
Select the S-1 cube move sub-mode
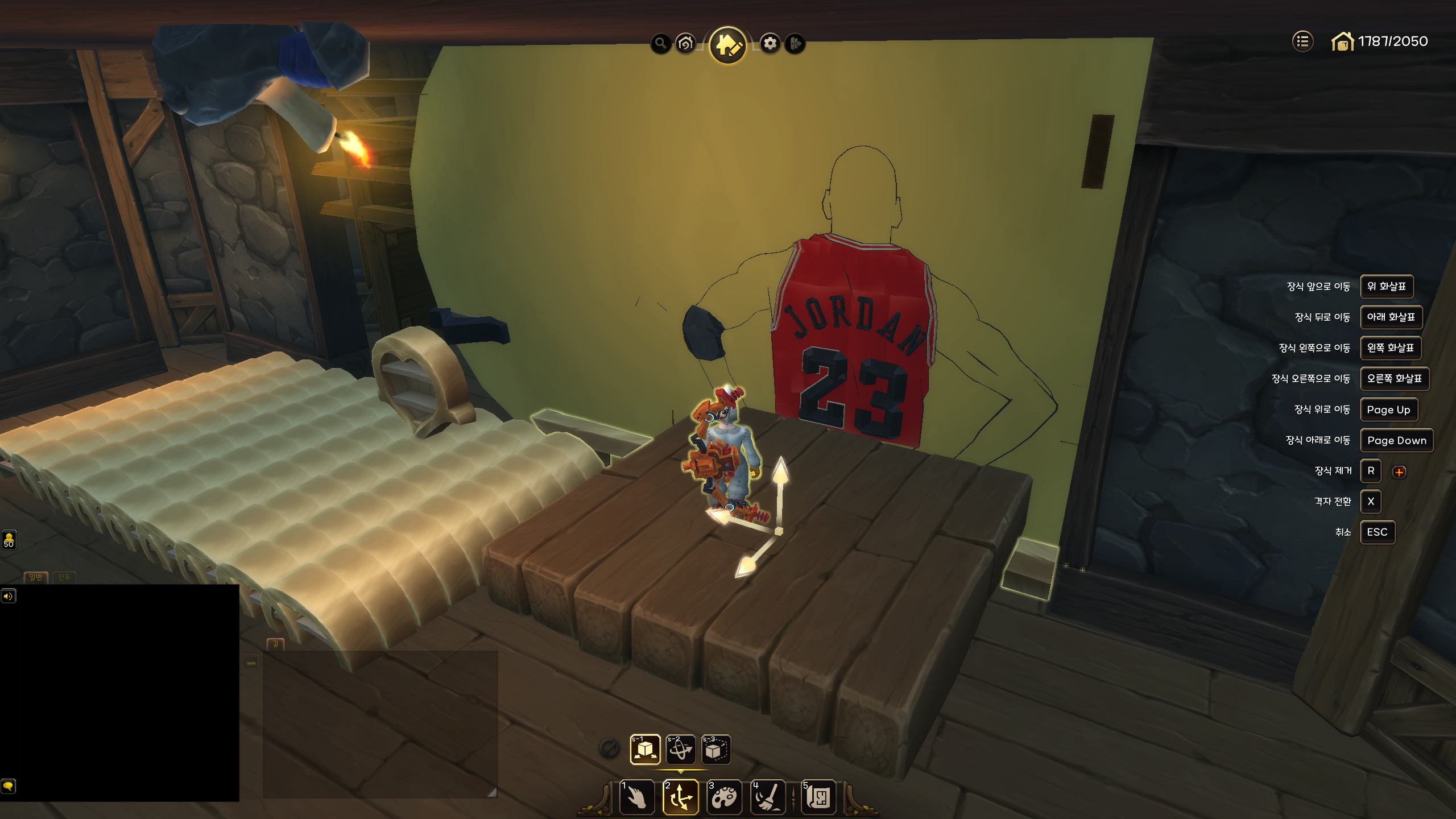[645, 750]
